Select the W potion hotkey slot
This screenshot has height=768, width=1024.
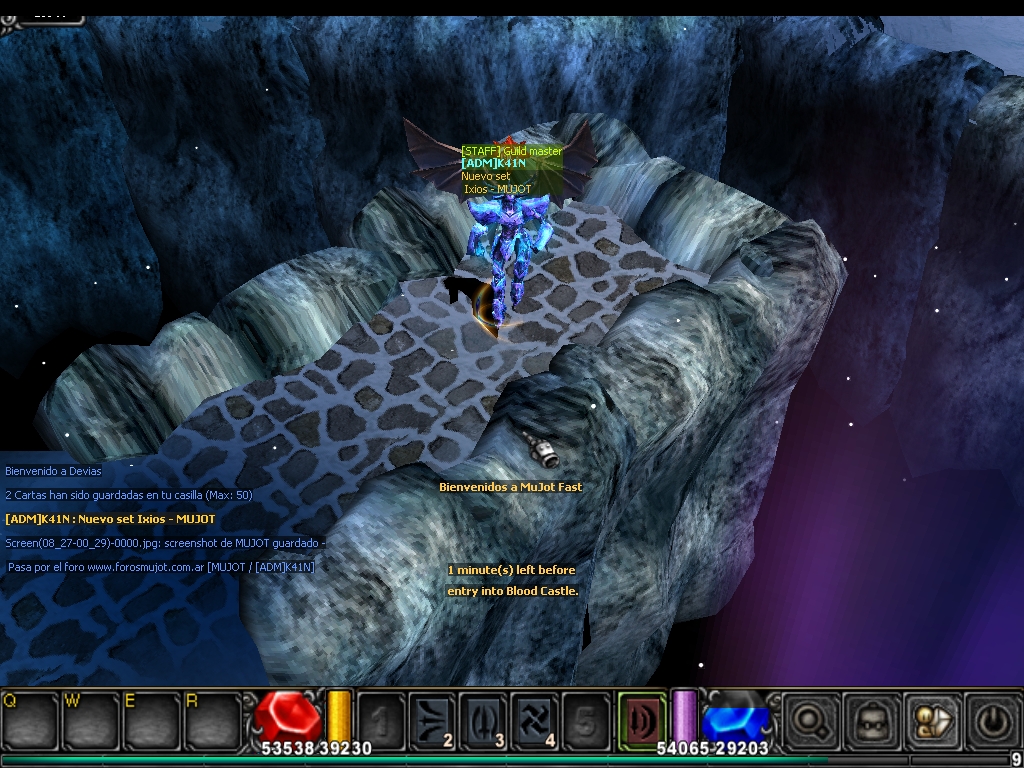coord(90,718)
